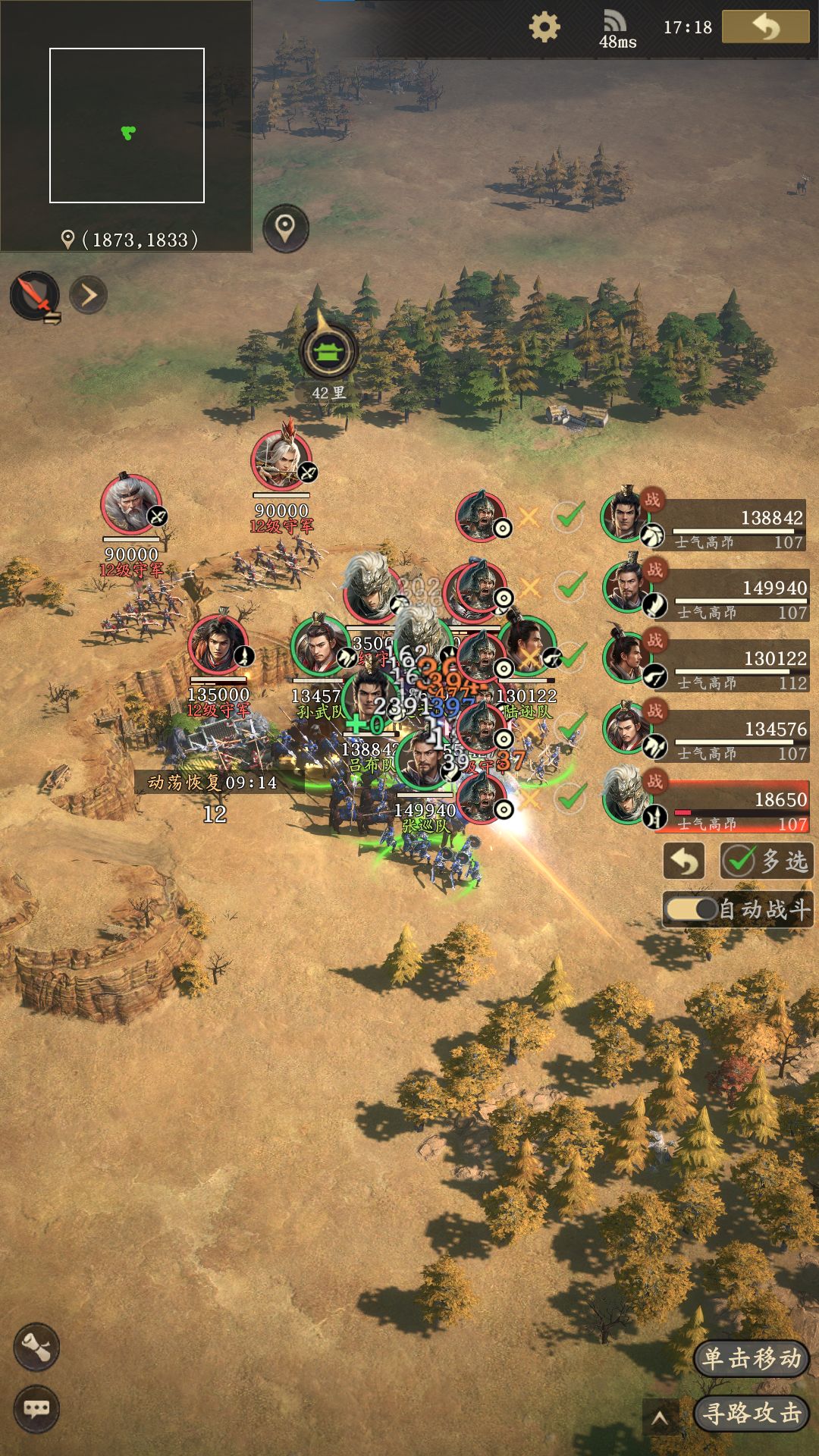
Task: Select the red sword battle icon
Action: point(35,295)
